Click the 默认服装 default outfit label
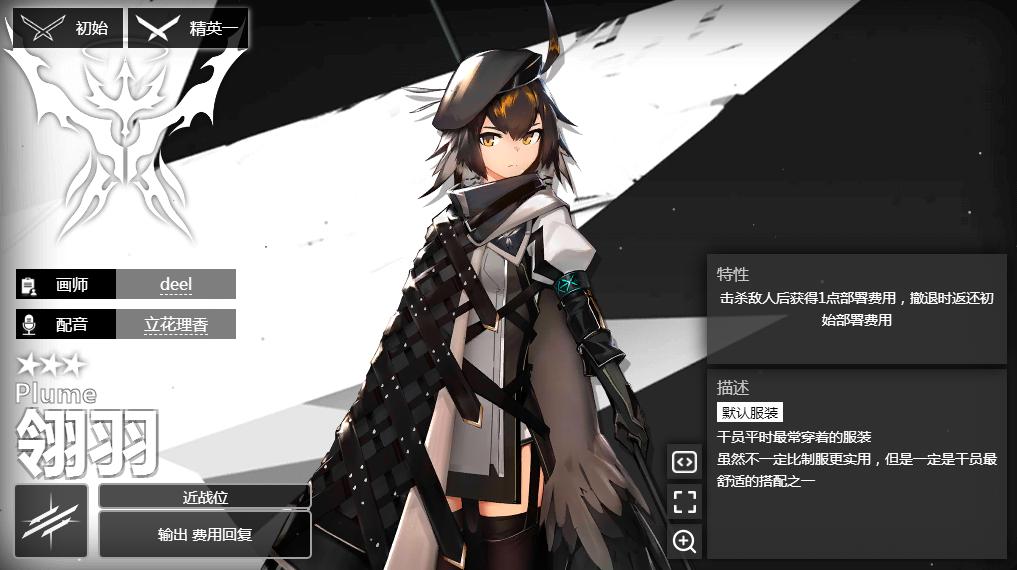The width and height of the screenshot is (1017, 570). (750, 412)
